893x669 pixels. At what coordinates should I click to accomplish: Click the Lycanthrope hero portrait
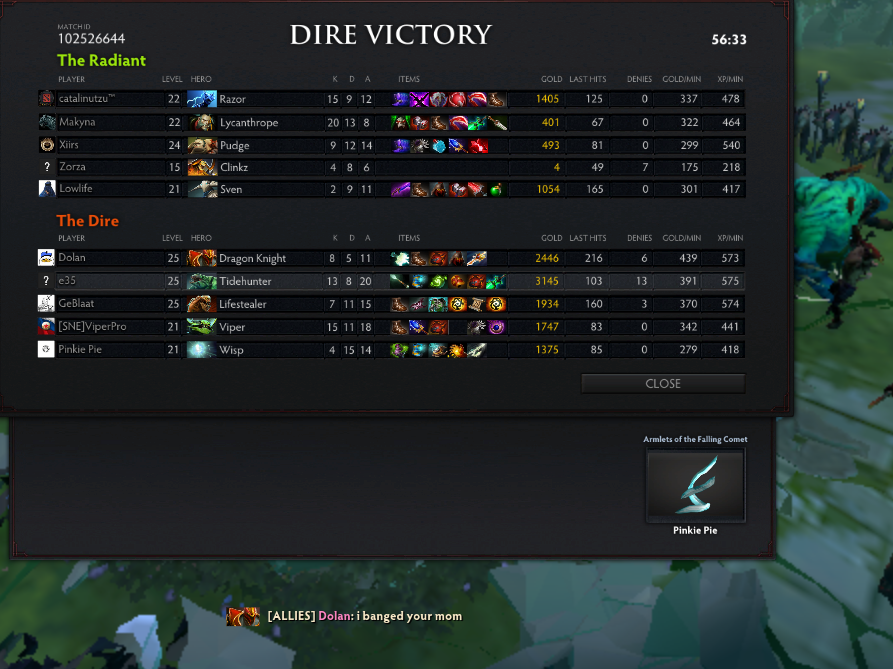point(202,122)
